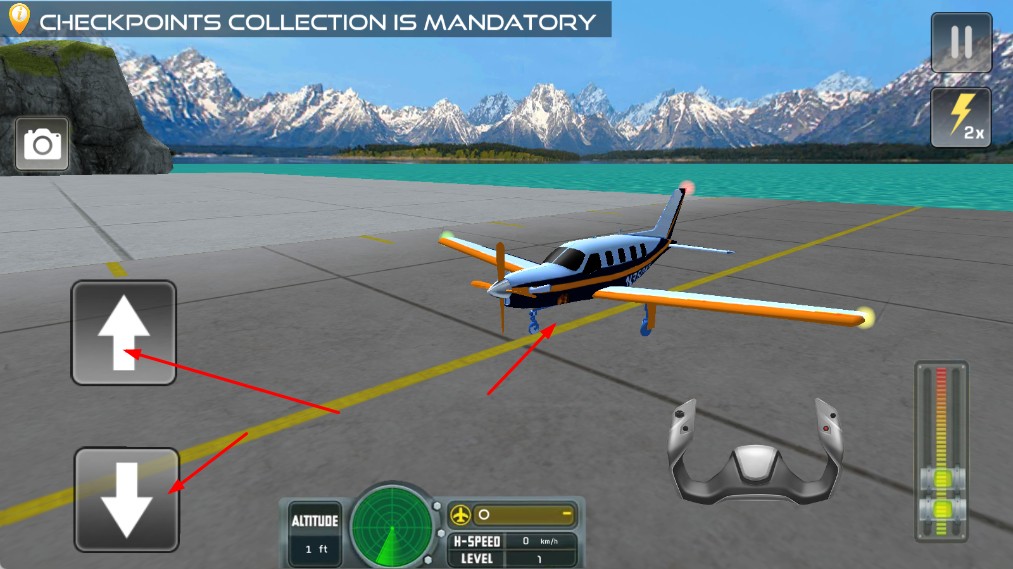1013x569 pixels.
Task: Click the green radar display
Action: click(392, 522)
